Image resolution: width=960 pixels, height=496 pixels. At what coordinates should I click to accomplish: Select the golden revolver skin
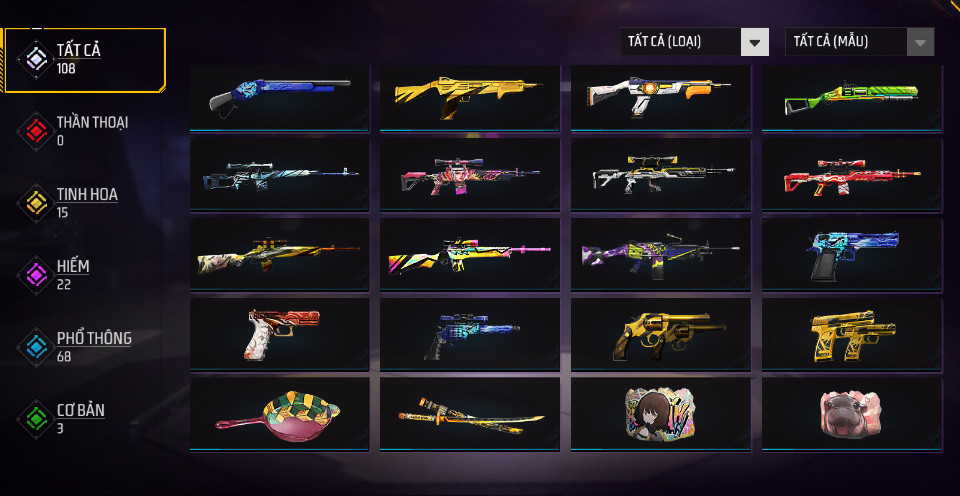tap(661, 334)
